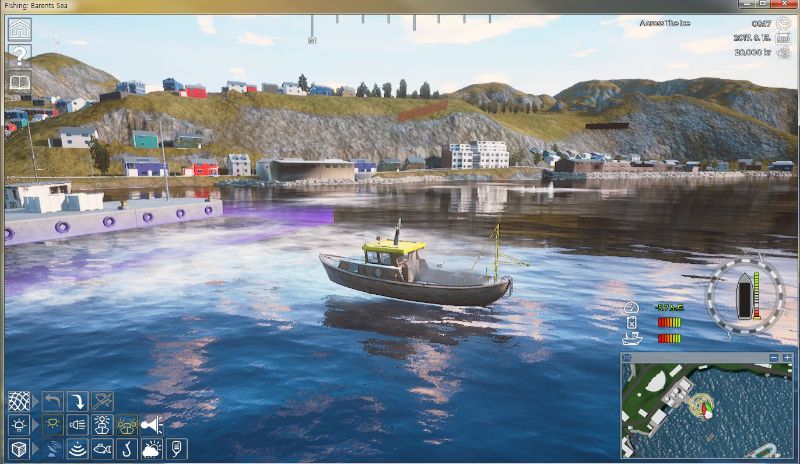The height and width of the screenshot is (464, 800).
Task: Select the fishing net category icon
Action: click(x=19, y=401)
